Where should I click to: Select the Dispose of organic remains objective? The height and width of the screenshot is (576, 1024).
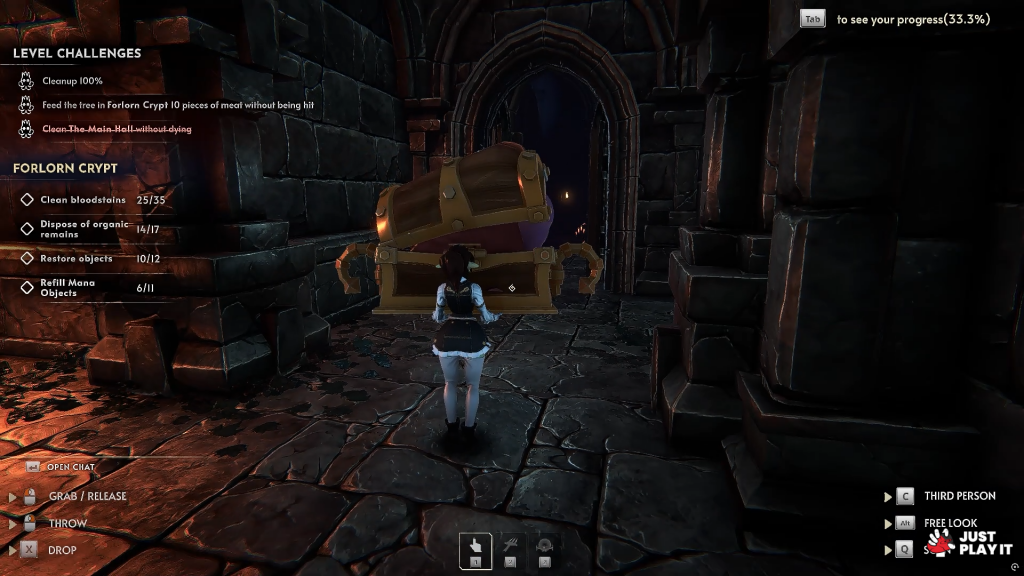(x=85, y=229)
